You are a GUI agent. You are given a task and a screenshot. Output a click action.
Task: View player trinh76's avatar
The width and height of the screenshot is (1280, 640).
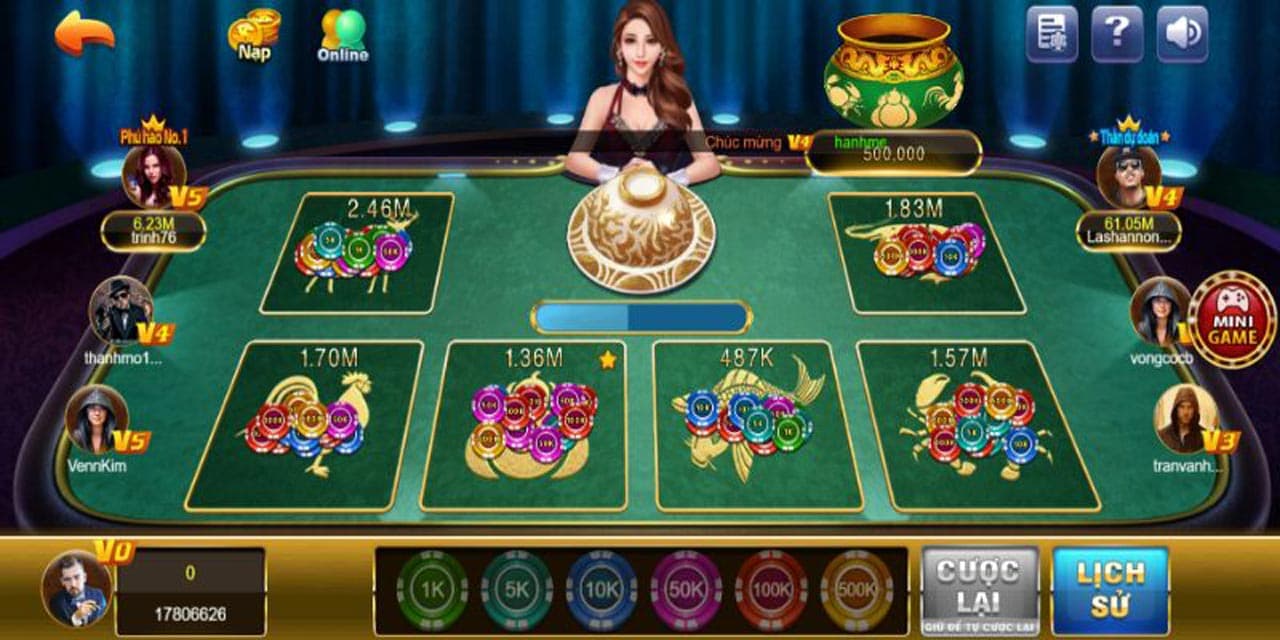click(153, 177)
